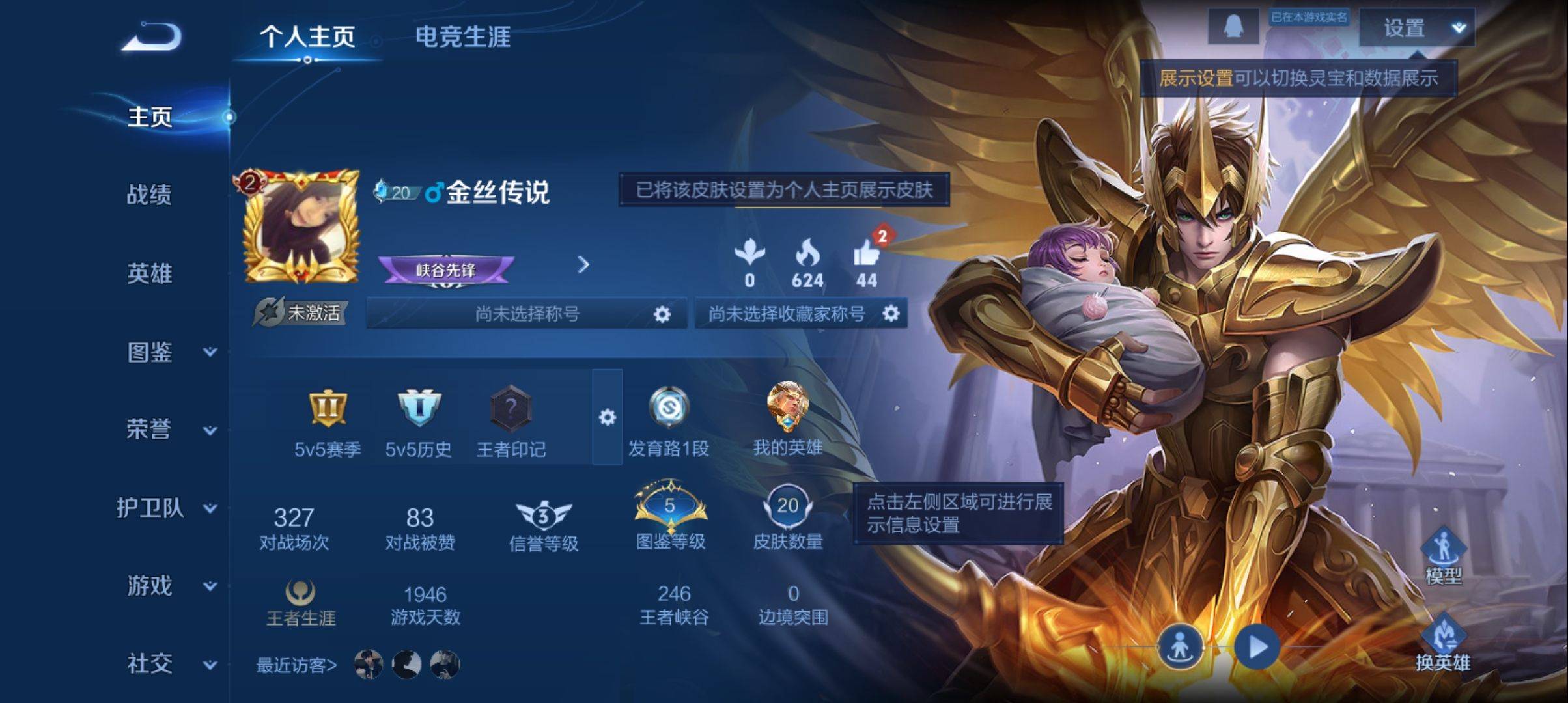The height and width of the screenshot is (703, 1568).
Task: Select 英雄 in the left menu
Action: point(149,273)
